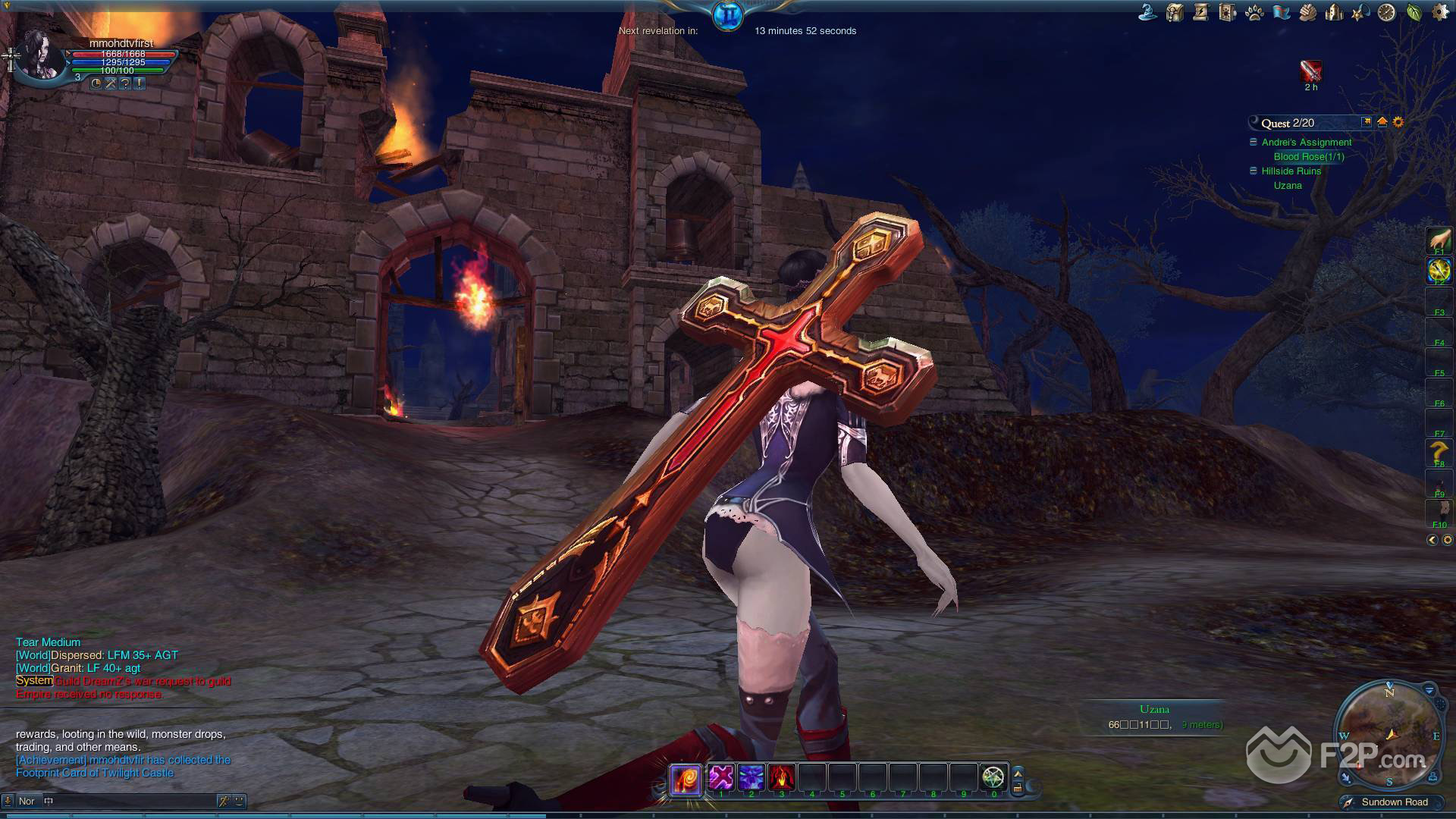The width and height of the screenshot is (1456, 819).
Task: Open the wizard hat character menu
Action: click(x=1148, y=12)
